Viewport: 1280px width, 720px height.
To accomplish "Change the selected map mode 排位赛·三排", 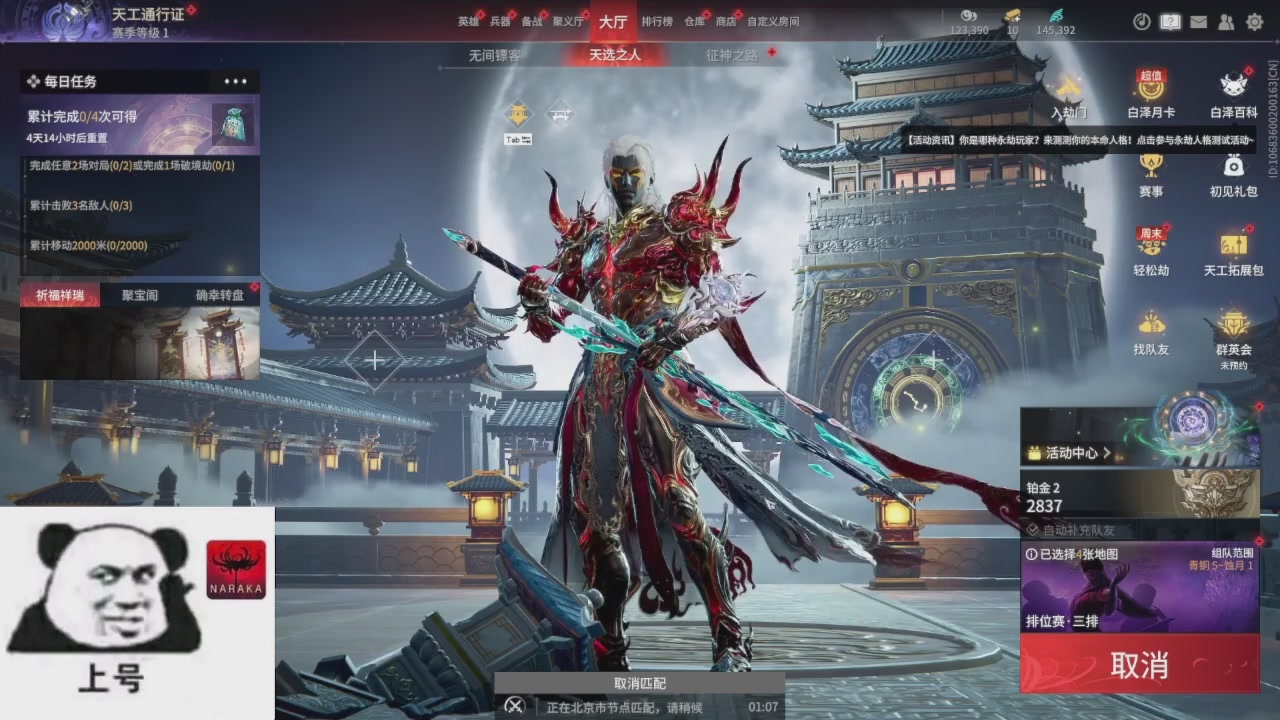I will click(1139, 590).
